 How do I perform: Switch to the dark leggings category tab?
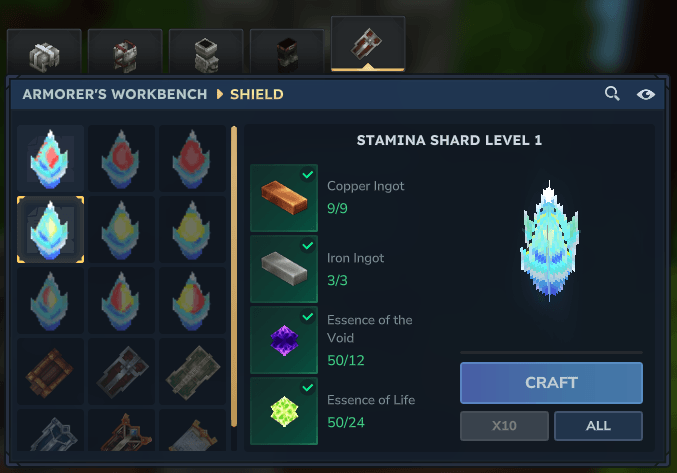(287, 52)
